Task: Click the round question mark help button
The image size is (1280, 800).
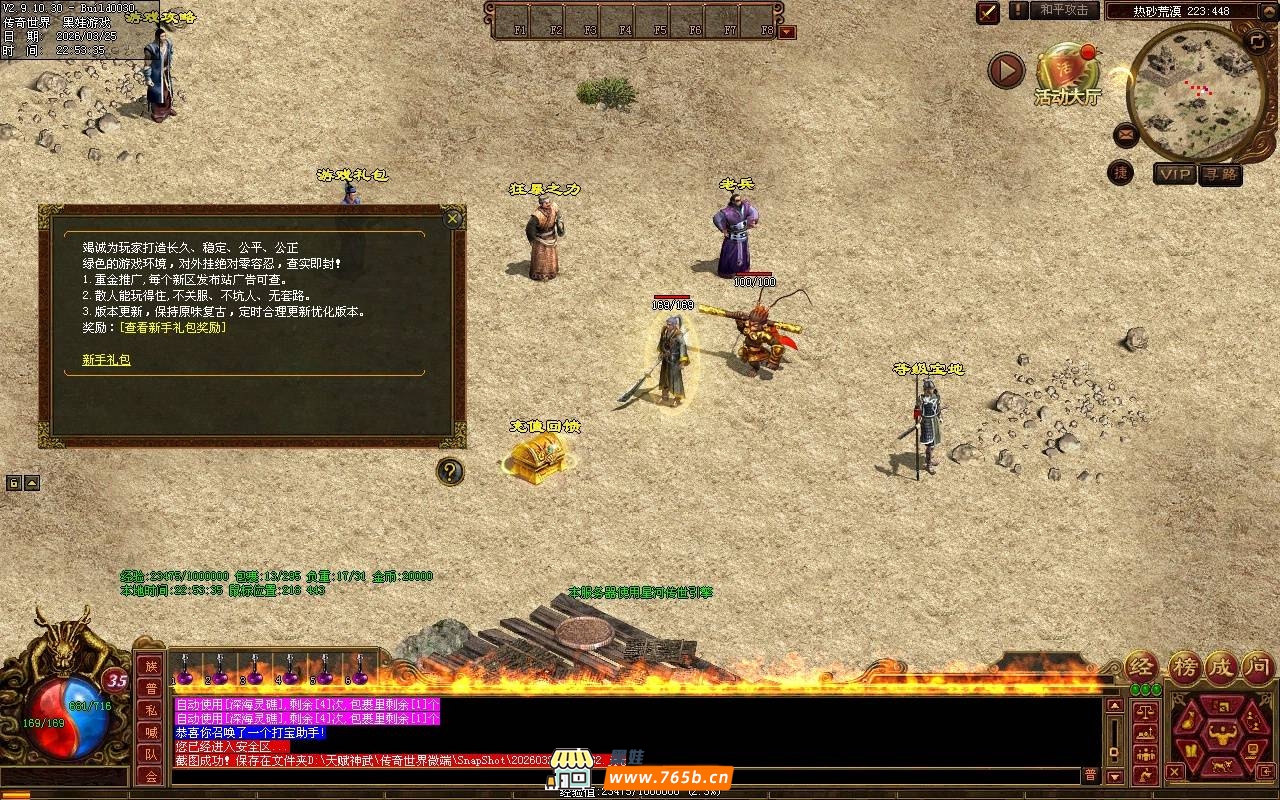Action: 451,471
